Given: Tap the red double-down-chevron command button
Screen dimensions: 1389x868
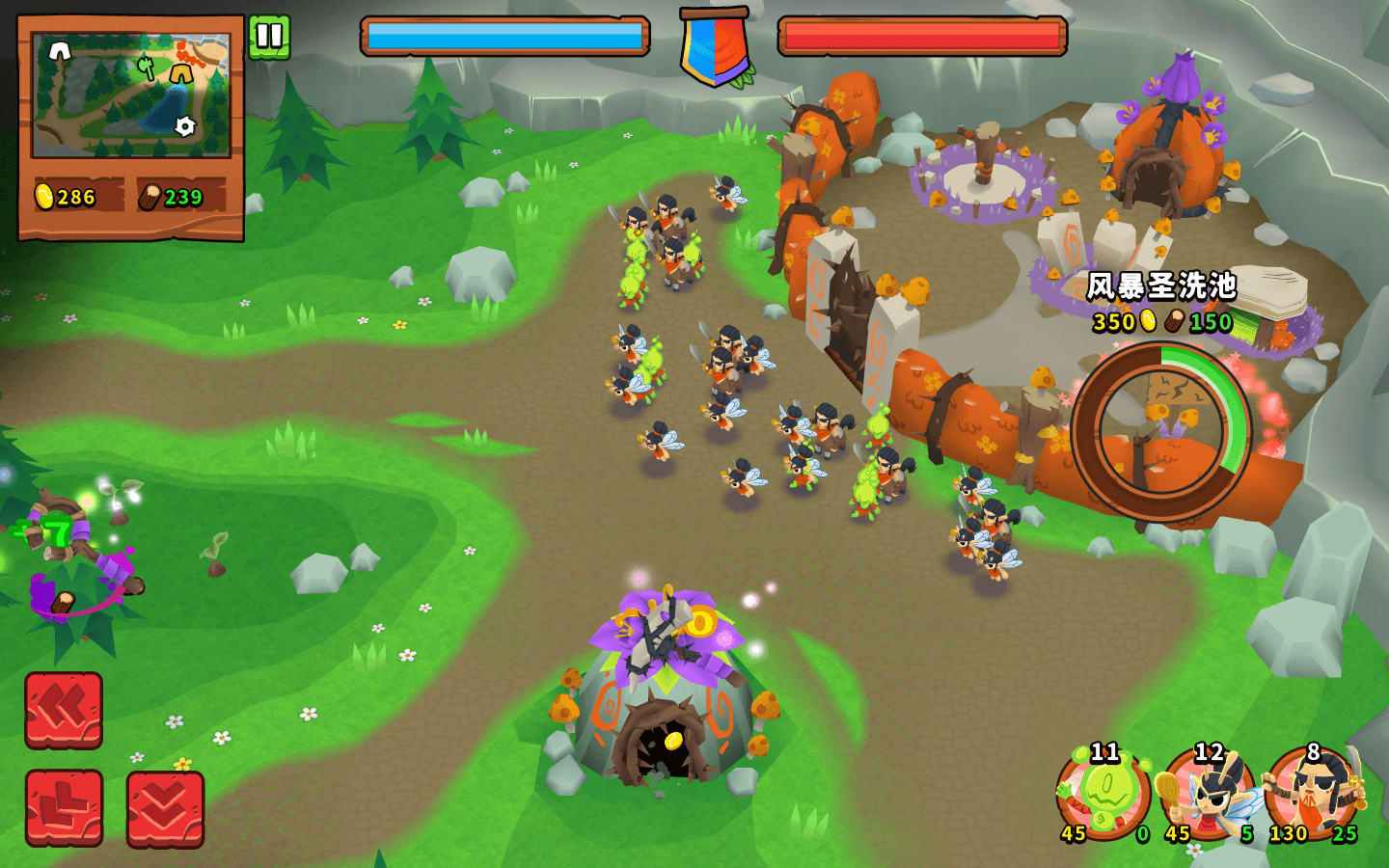Looking at the screenshot, I should coord(165,808).
